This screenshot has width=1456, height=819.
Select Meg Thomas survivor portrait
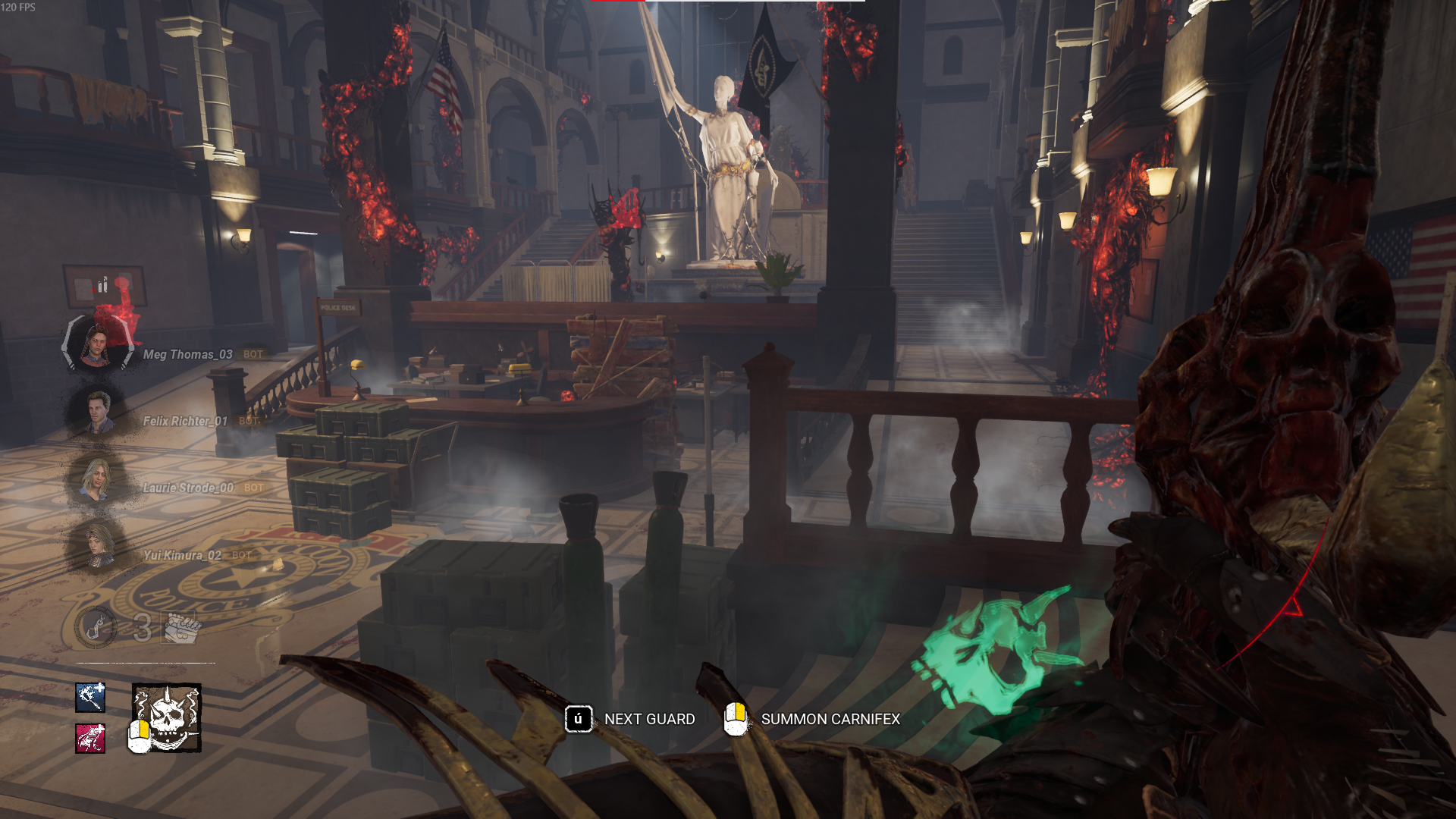(96, 346)
